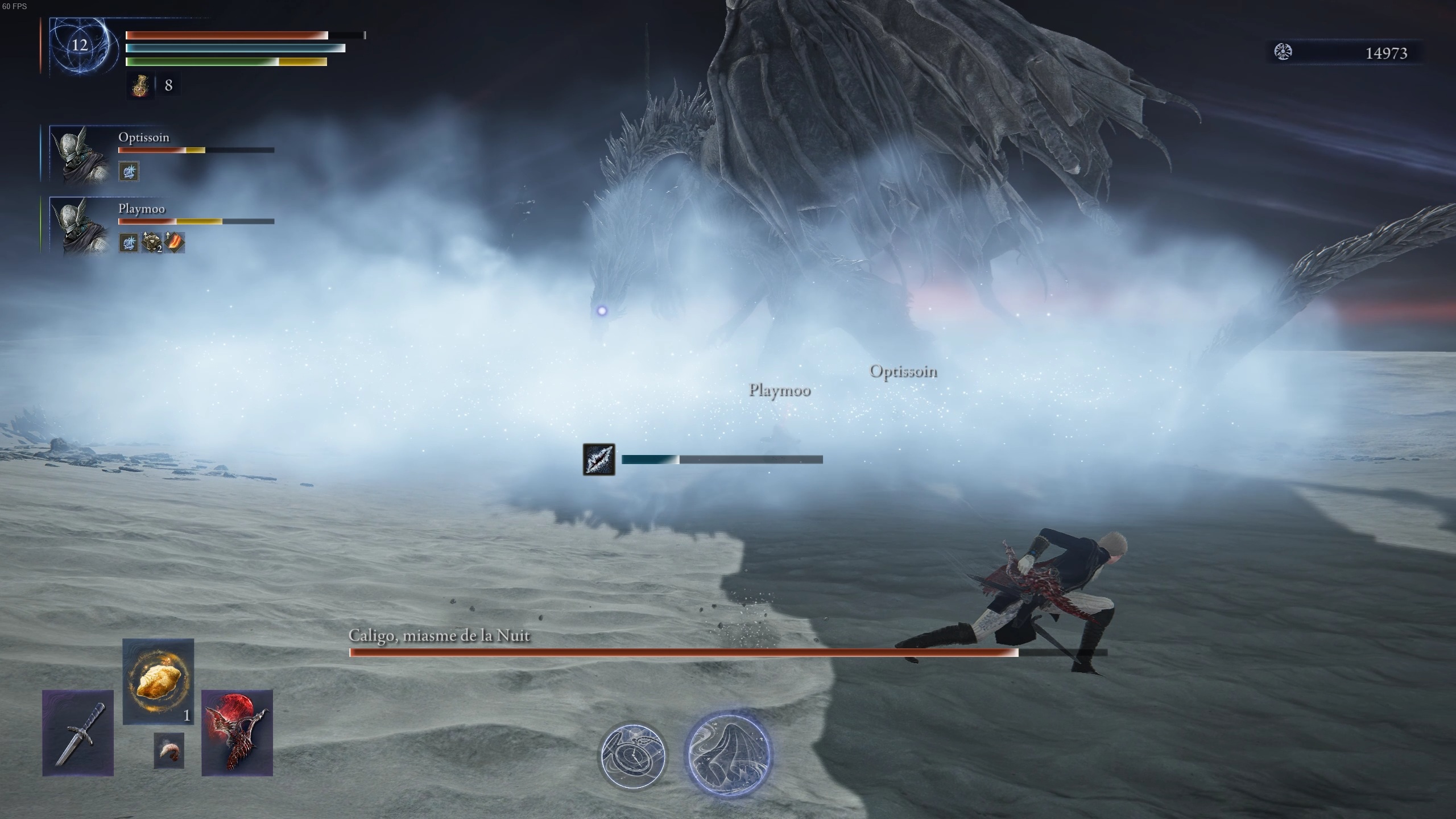Click the frost status icon under Optissoin
The width and height of the screenshot is (1456, 819).
[129, 171]
